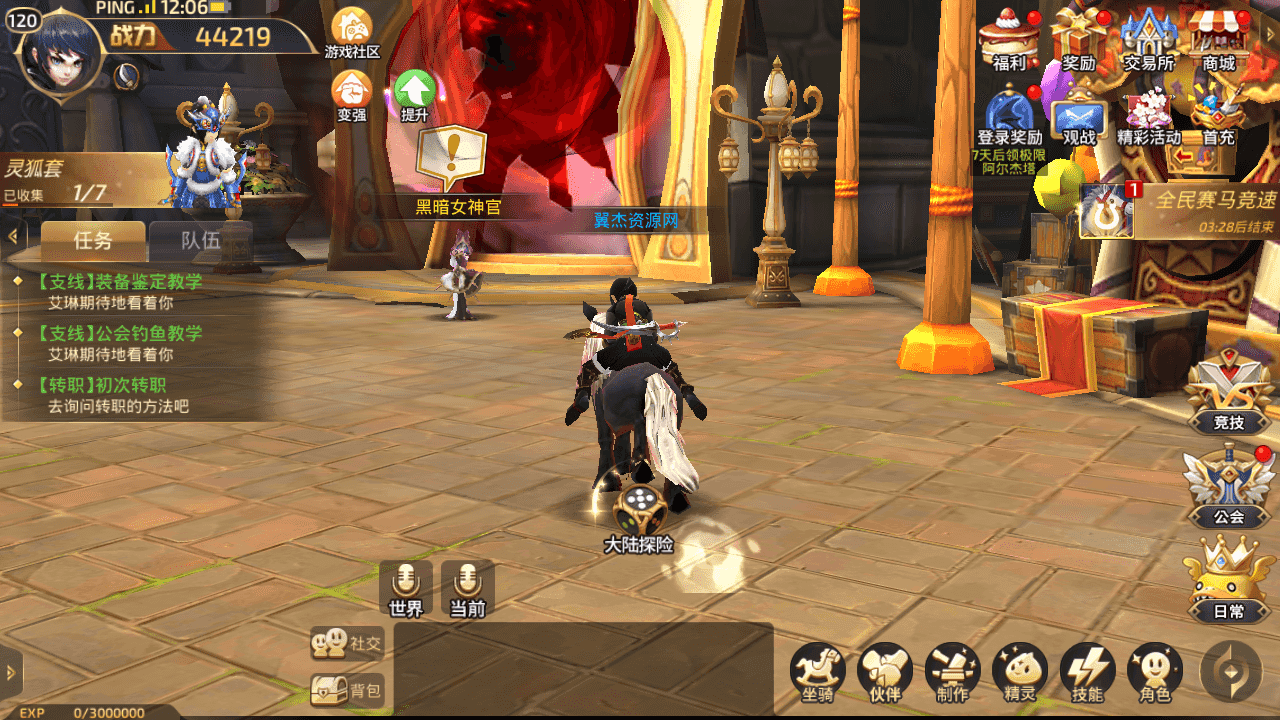This screenshot has height=720, width=1280.
Task: Open the 全民赛马竞速 race event banner
Action: coord(1180,210)
